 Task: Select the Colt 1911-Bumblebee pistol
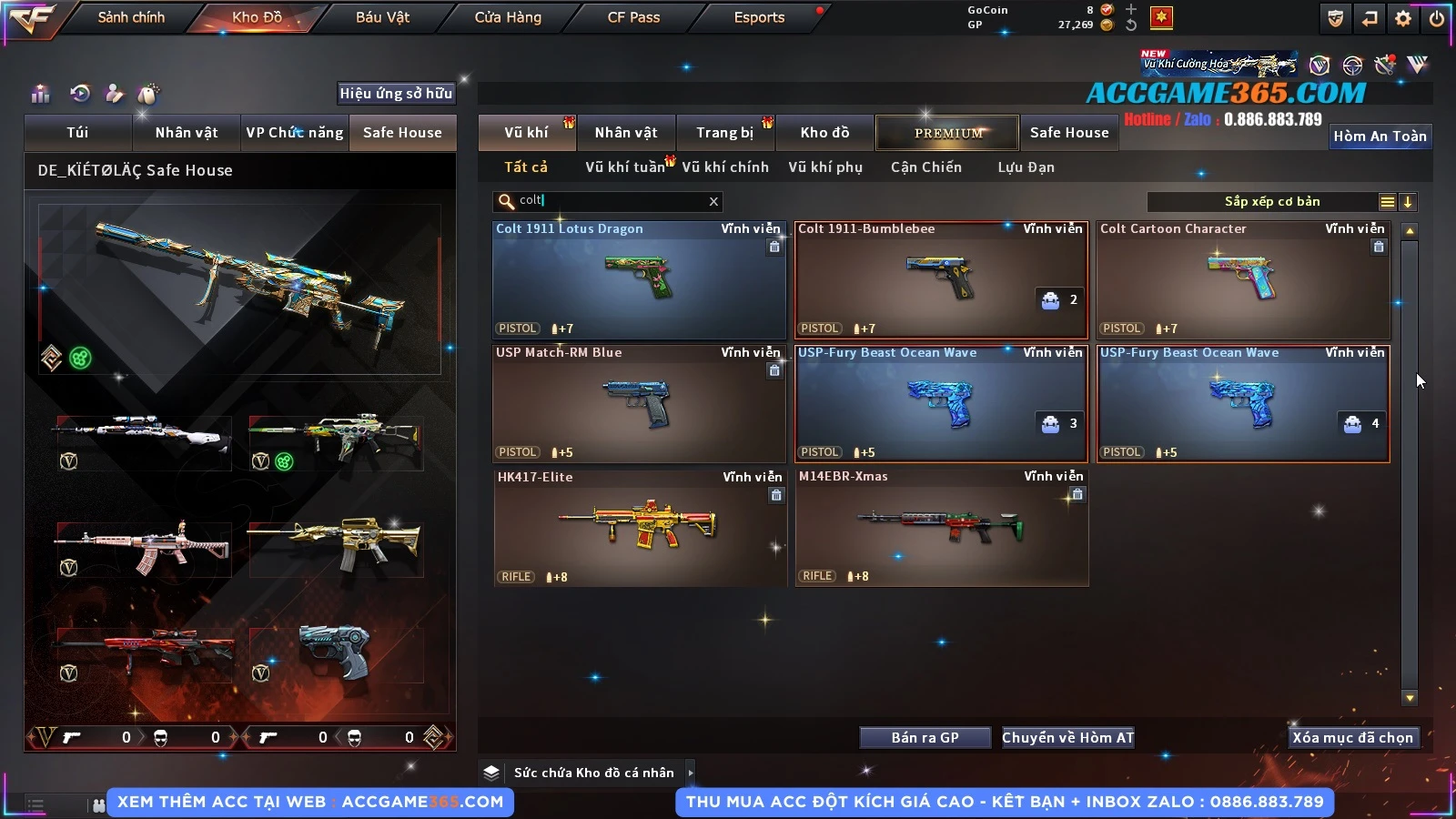click(x=940, y=280)
